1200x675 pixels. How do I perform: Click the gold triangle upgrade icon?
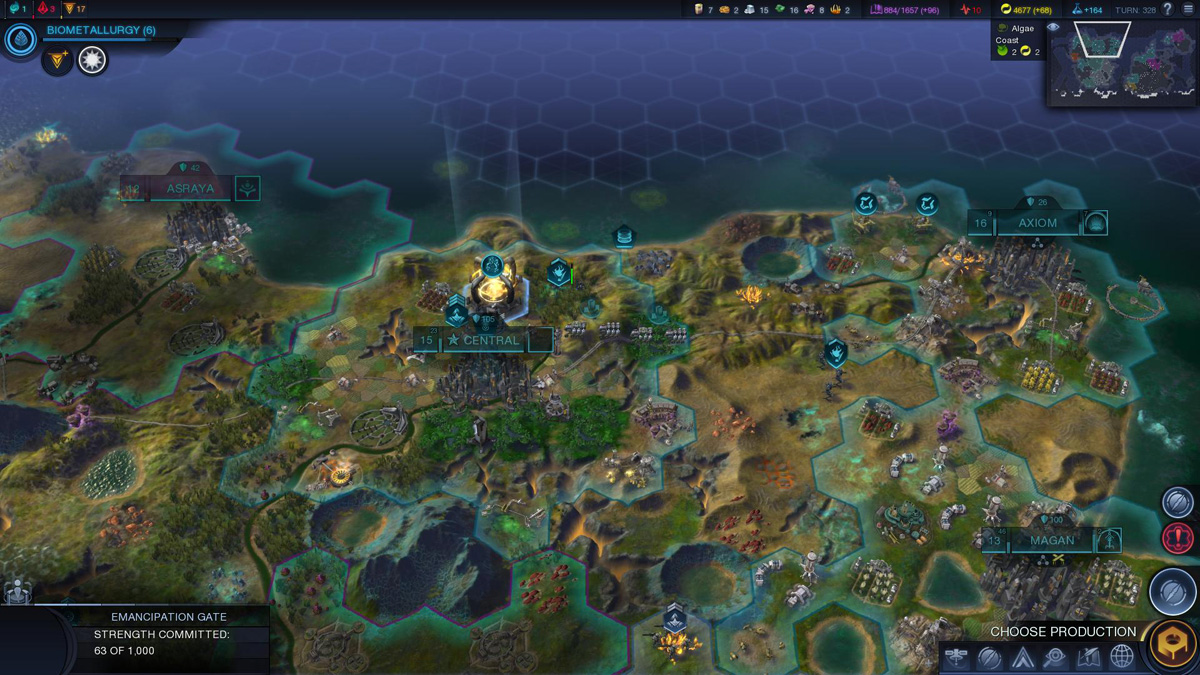pyautogui.click(x=59, y=61)
